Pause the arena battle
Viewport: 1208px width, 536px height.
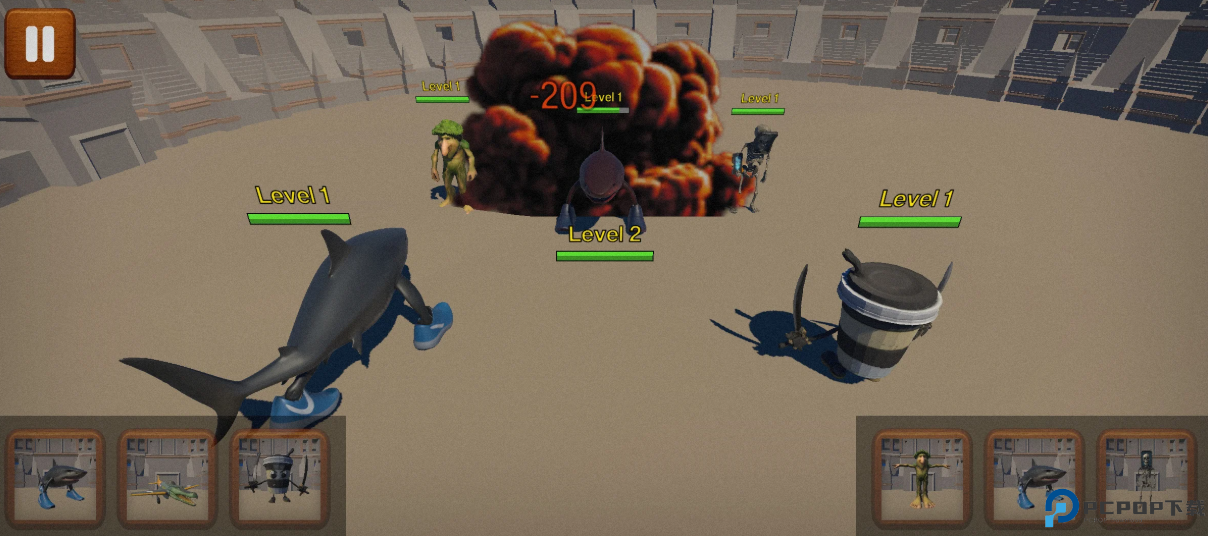click(x=40, y=44)
